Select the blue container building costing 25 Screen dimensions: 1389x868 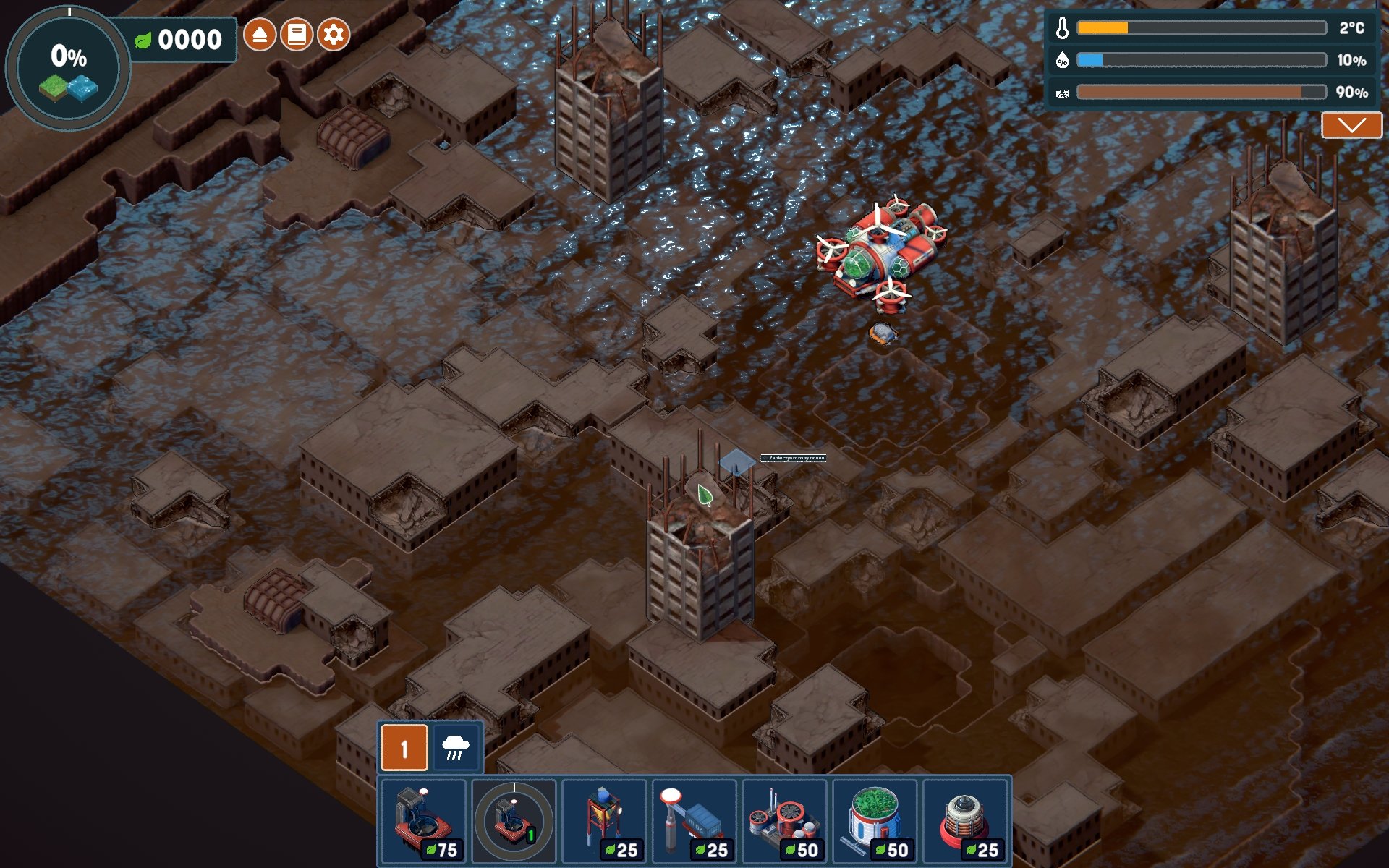coord(694,820)
